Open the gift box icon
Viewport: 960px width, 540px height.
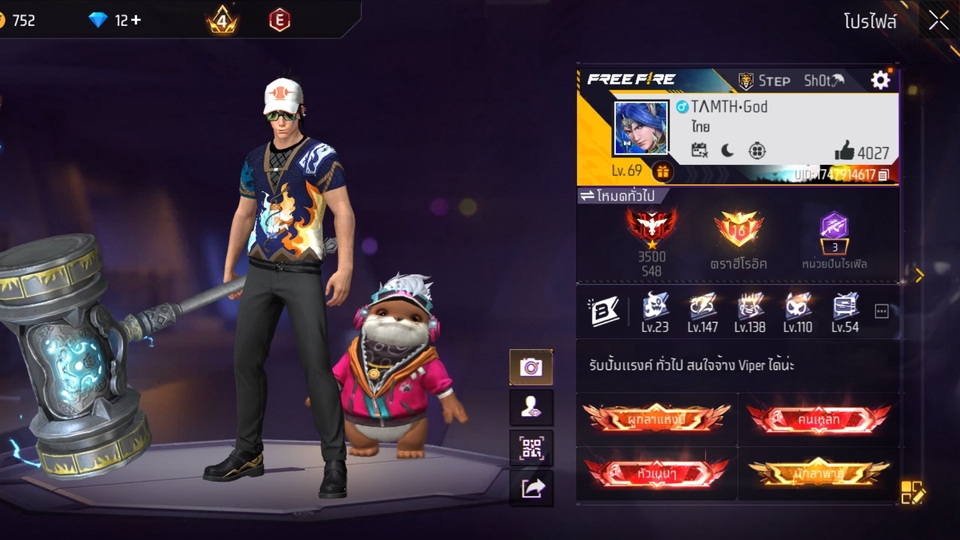662,171
